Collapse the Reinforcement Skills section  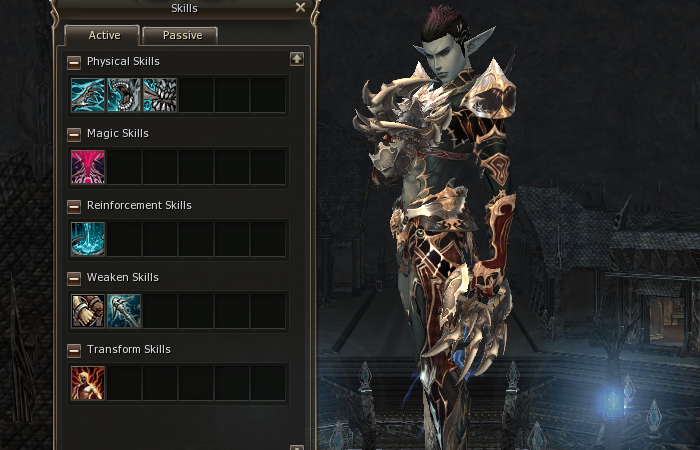coord(74,206)
